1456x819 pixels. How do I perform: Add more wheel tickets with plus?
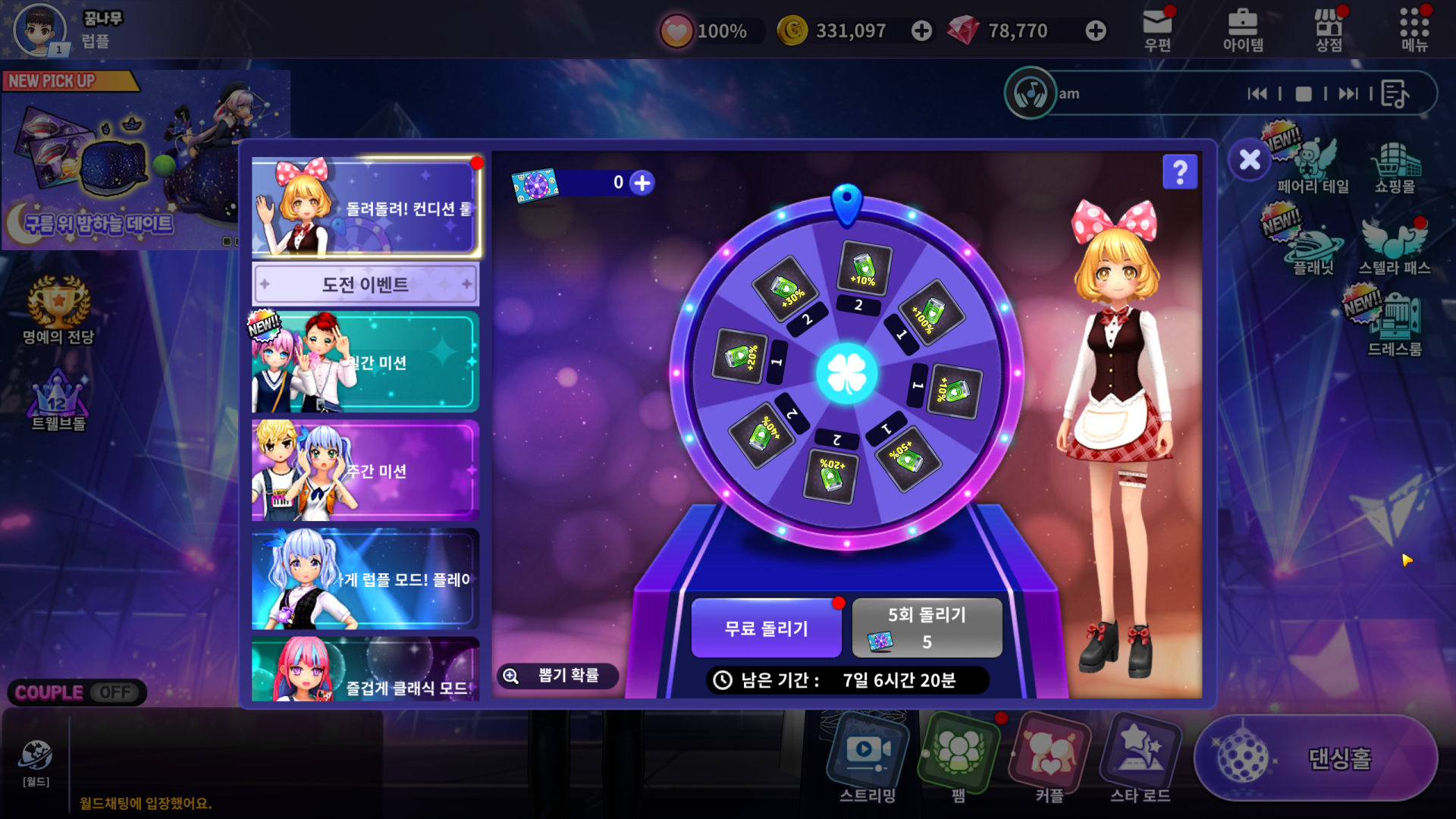point(642,183)
